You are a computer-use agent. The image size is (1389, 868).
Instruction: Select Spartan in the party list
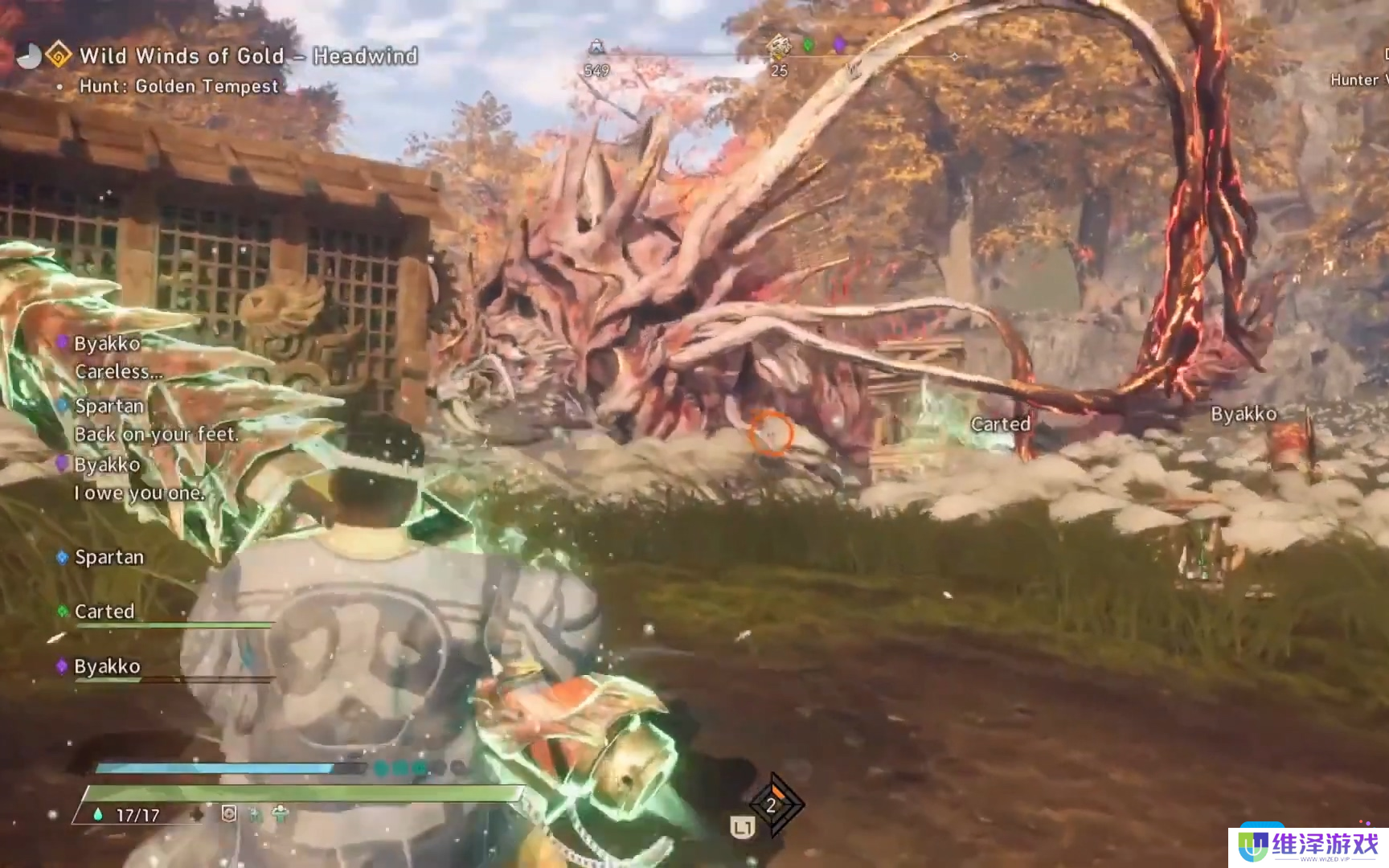[x=109, y=557]
